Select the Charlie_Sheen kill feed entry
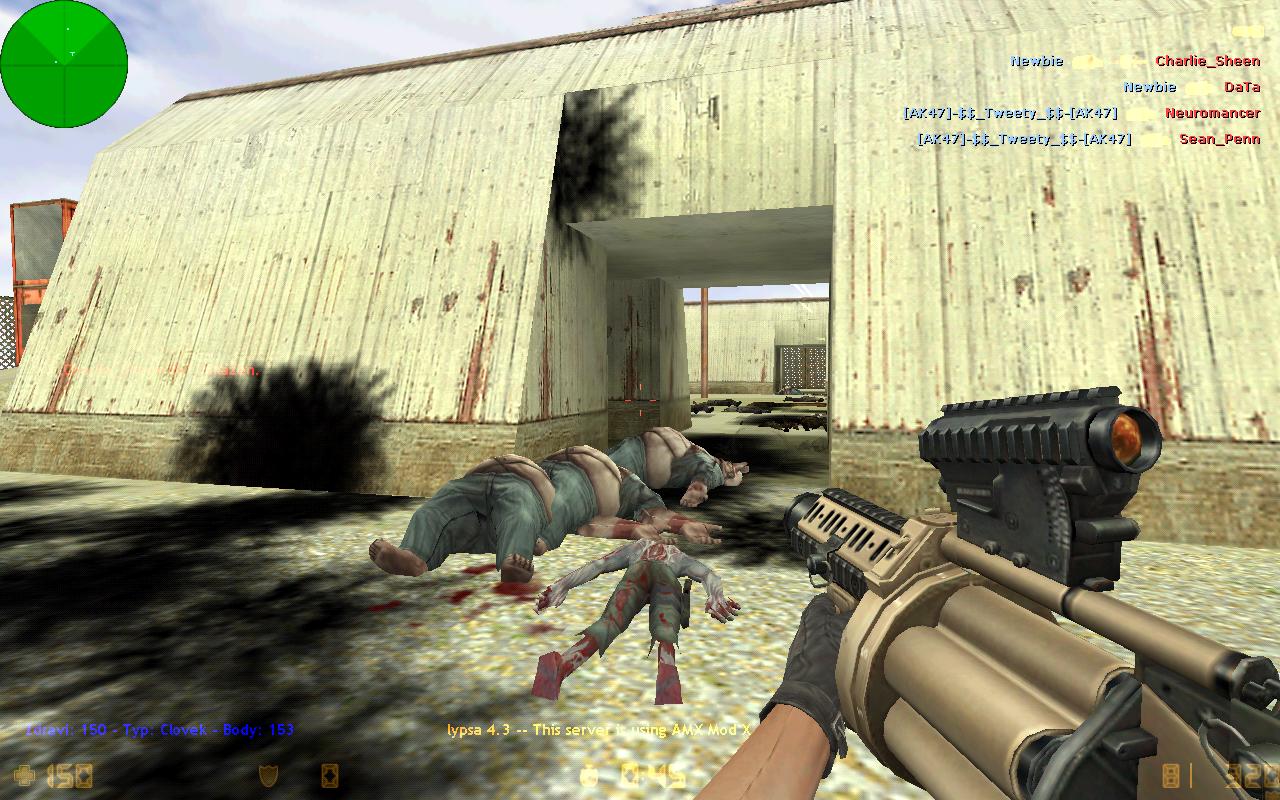Image resolution: width=1280 pixels, height=800 pixels. (1134, 61)
